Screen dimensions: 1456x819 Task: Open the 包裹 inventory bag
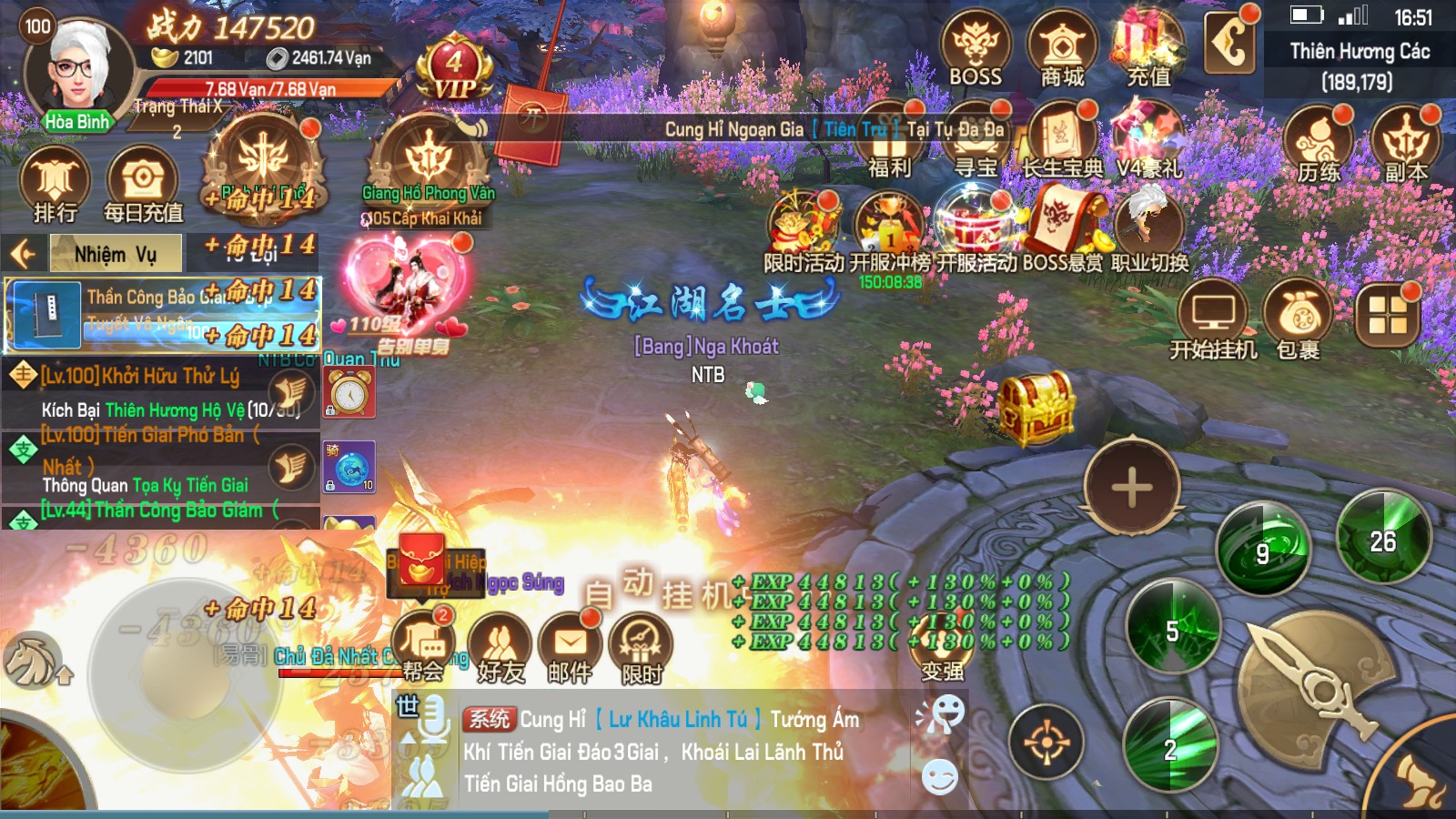pyautogui.click(x=1299, y=320)
